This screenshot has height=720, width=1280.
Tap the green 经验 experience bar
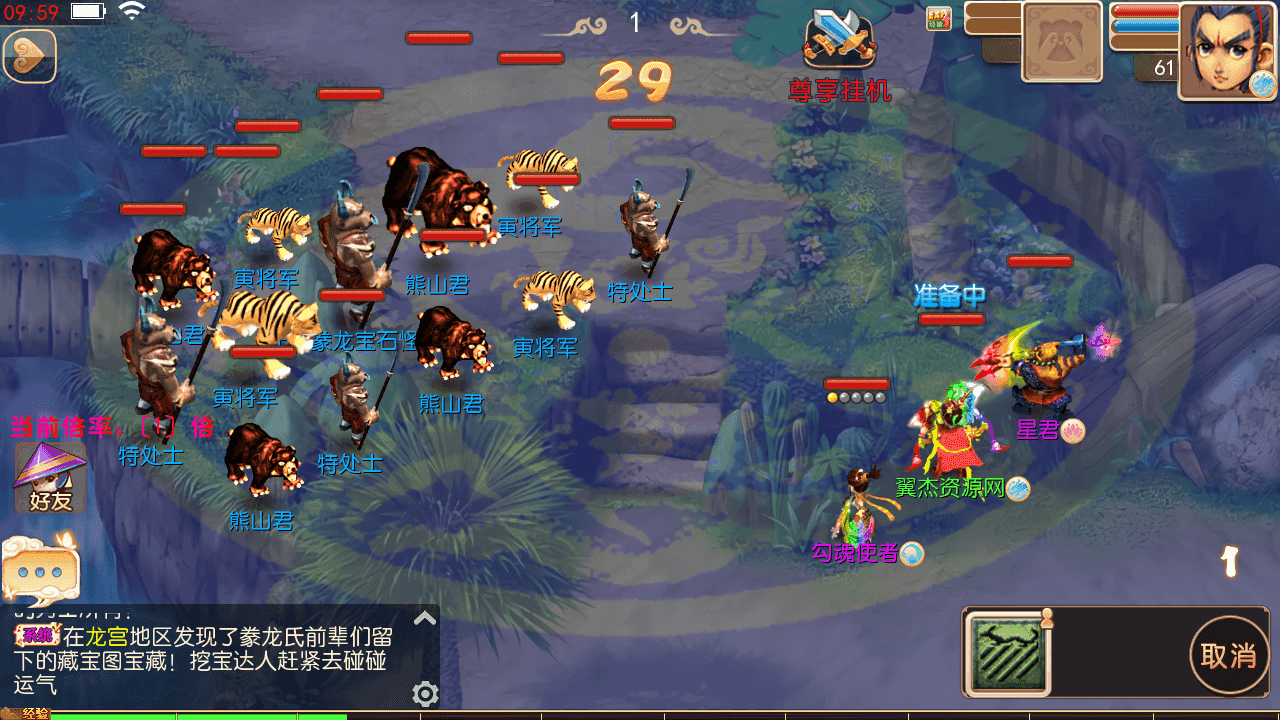(200, 714)
